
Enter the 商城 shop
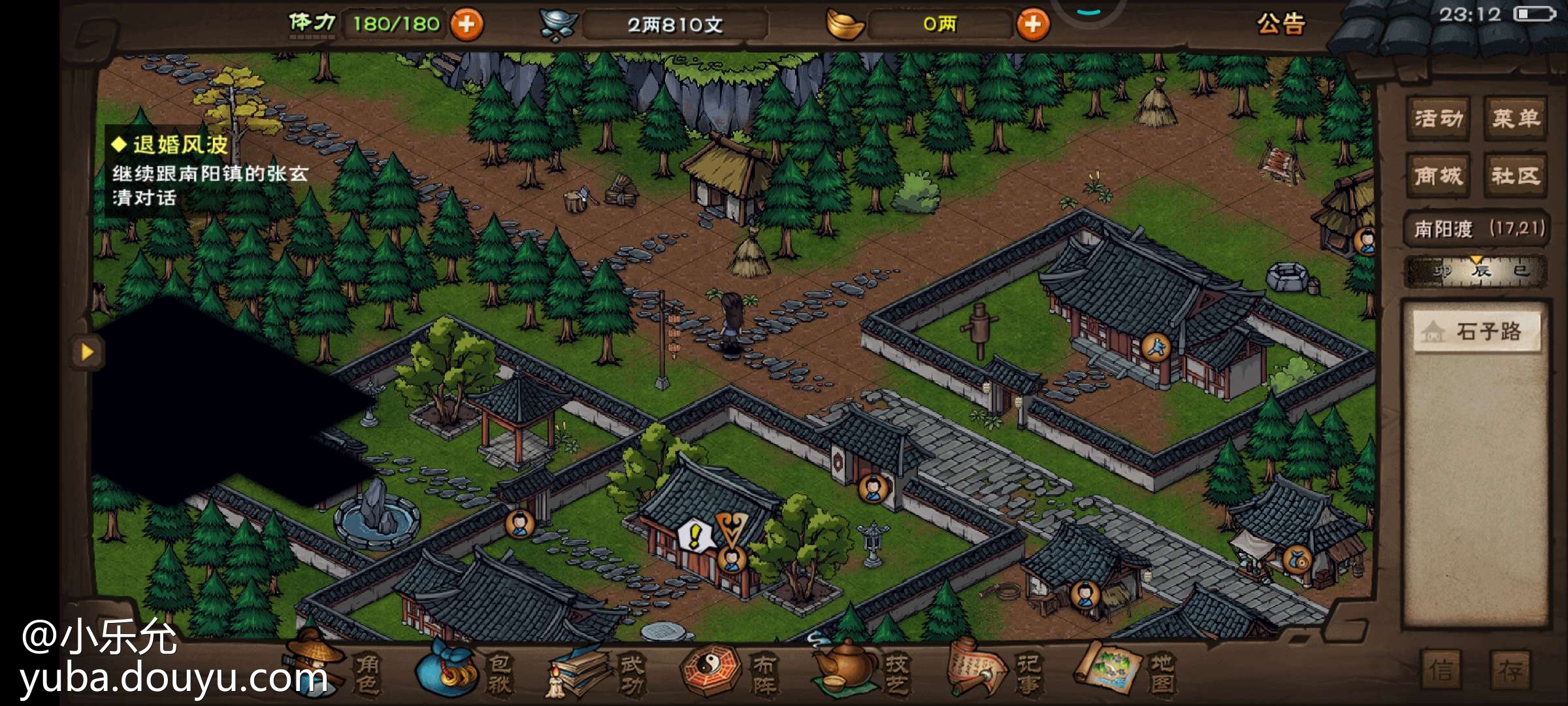click(1438, 175)
